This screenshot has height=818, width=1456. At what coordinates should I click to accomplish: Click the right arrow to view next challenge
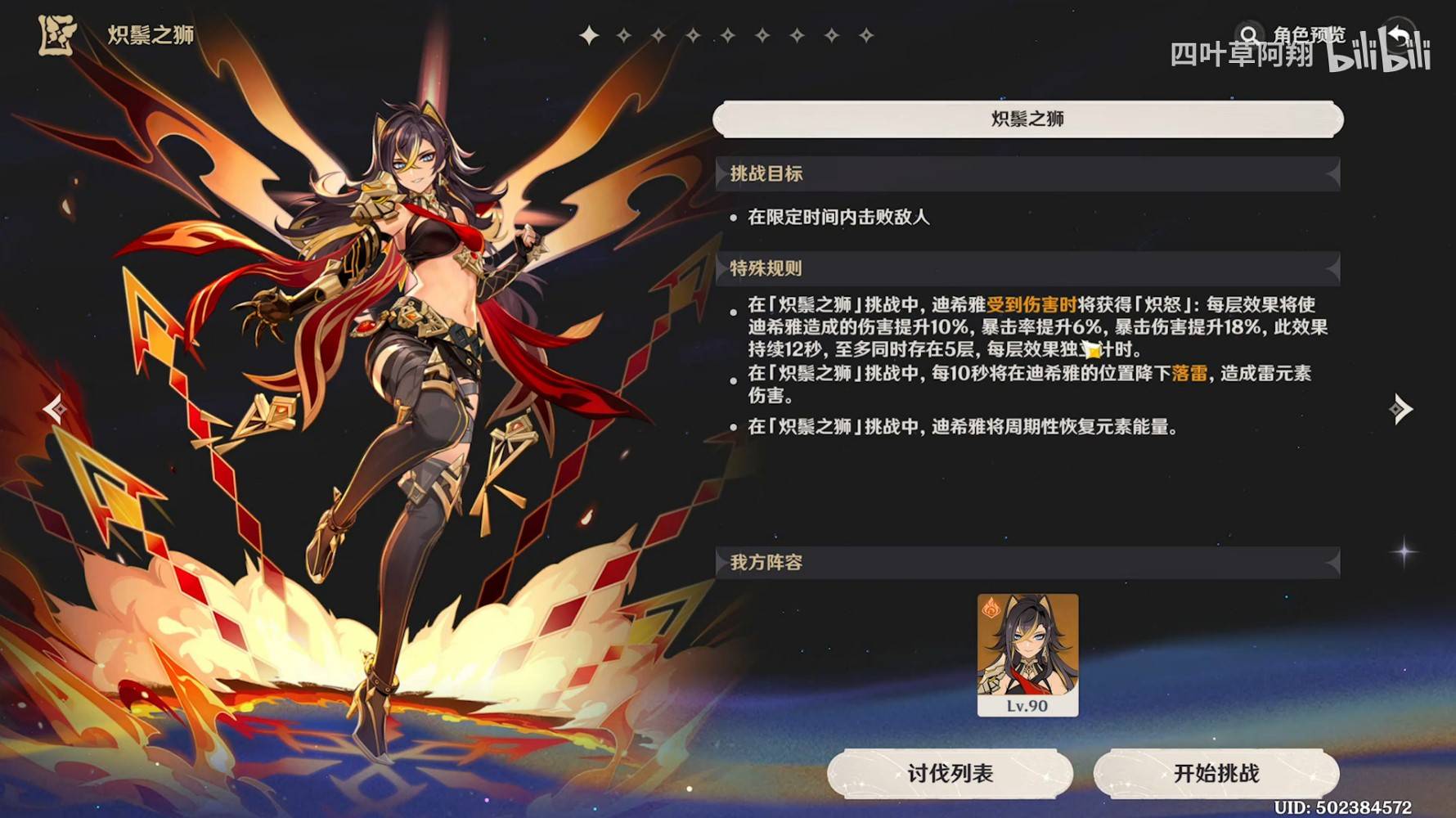[1402, 407]
